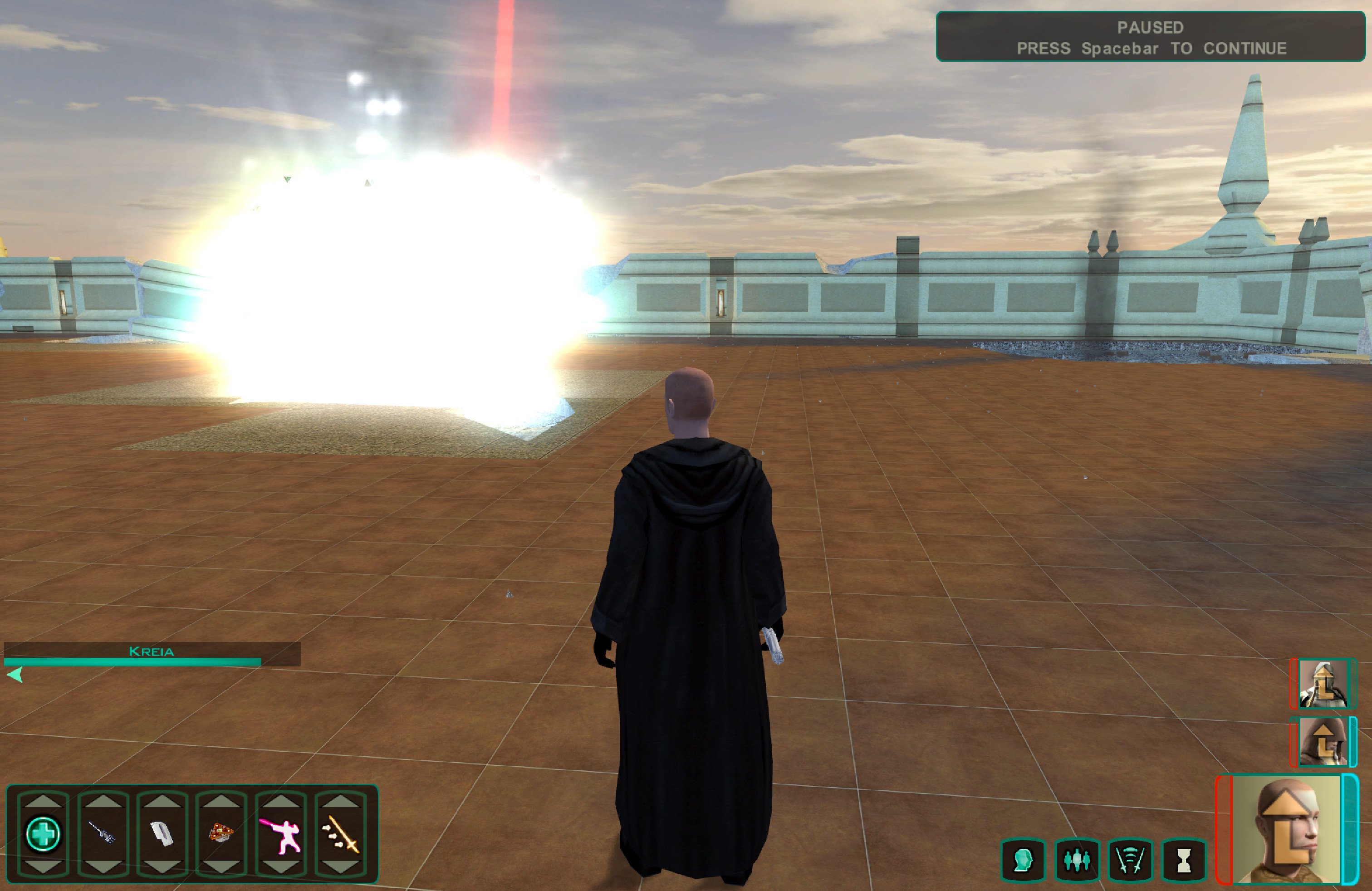1372x891 pixels.
Task: Choose the orange mine slot
Action: point(221,833)
